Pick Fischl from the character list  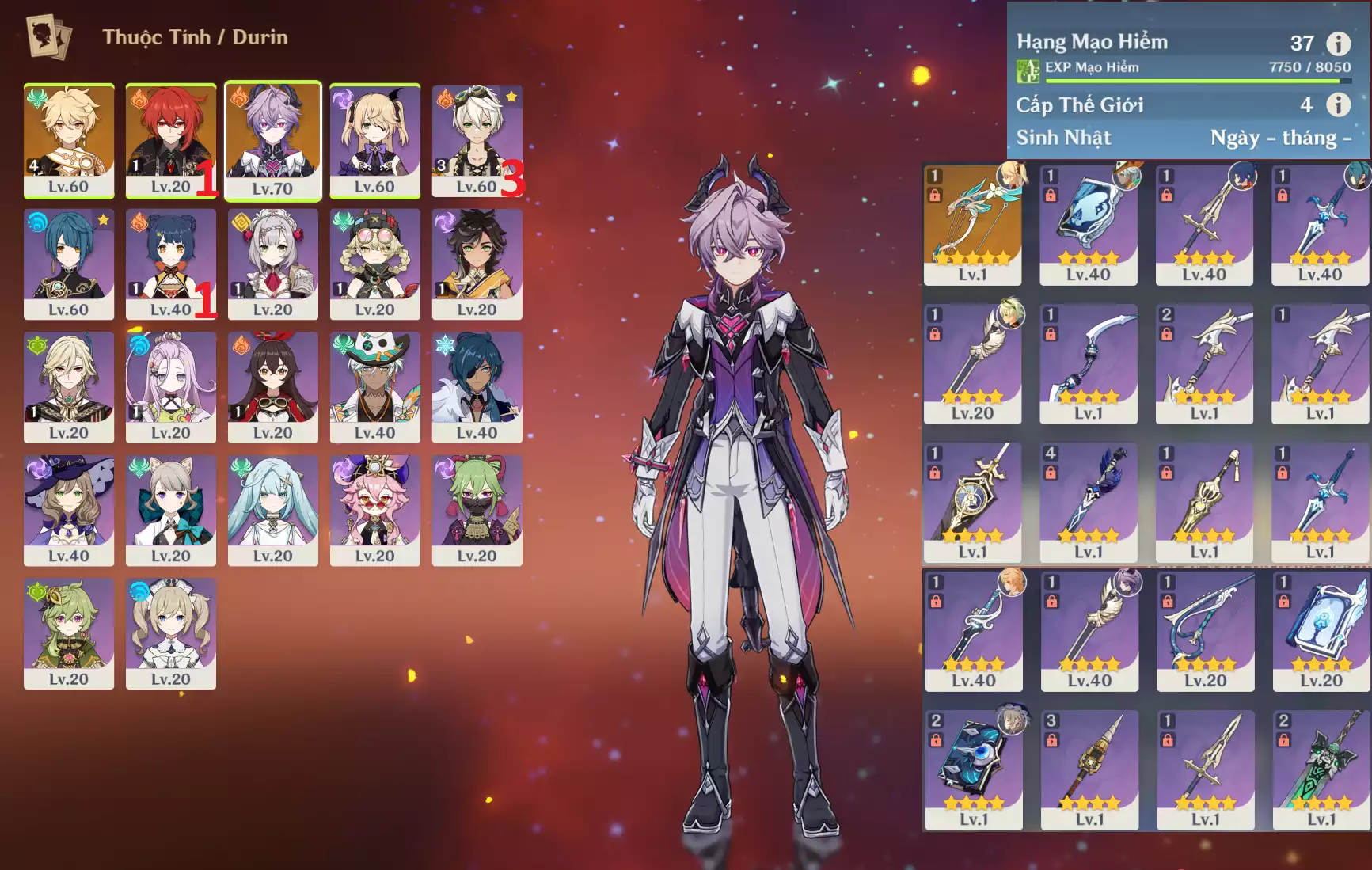tap(374, 140)
